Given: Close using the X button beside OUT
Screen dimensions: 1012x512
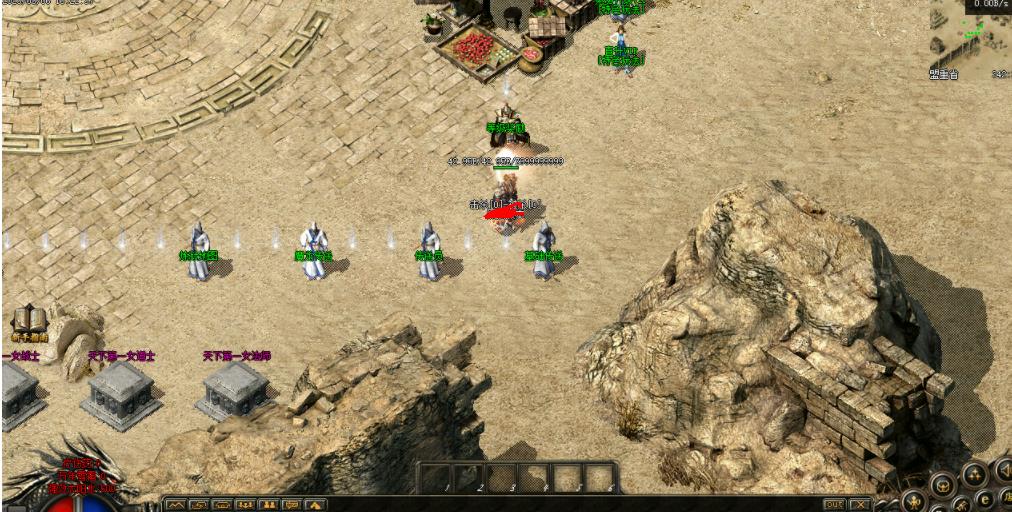Looking at the screenshot, I should [x=860, y=504].
